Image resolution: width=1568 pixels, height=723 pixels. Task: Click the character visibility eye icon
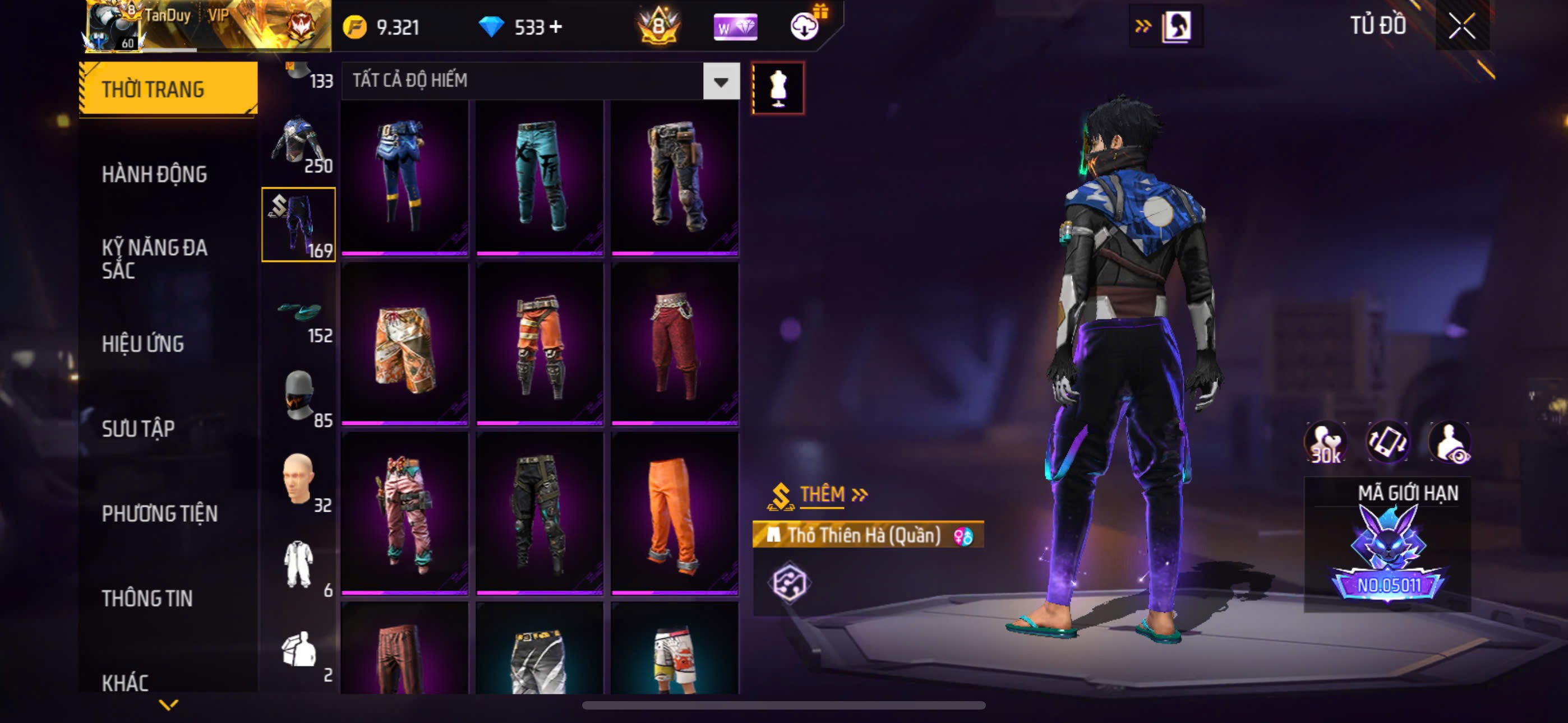tap(1450, 443)
